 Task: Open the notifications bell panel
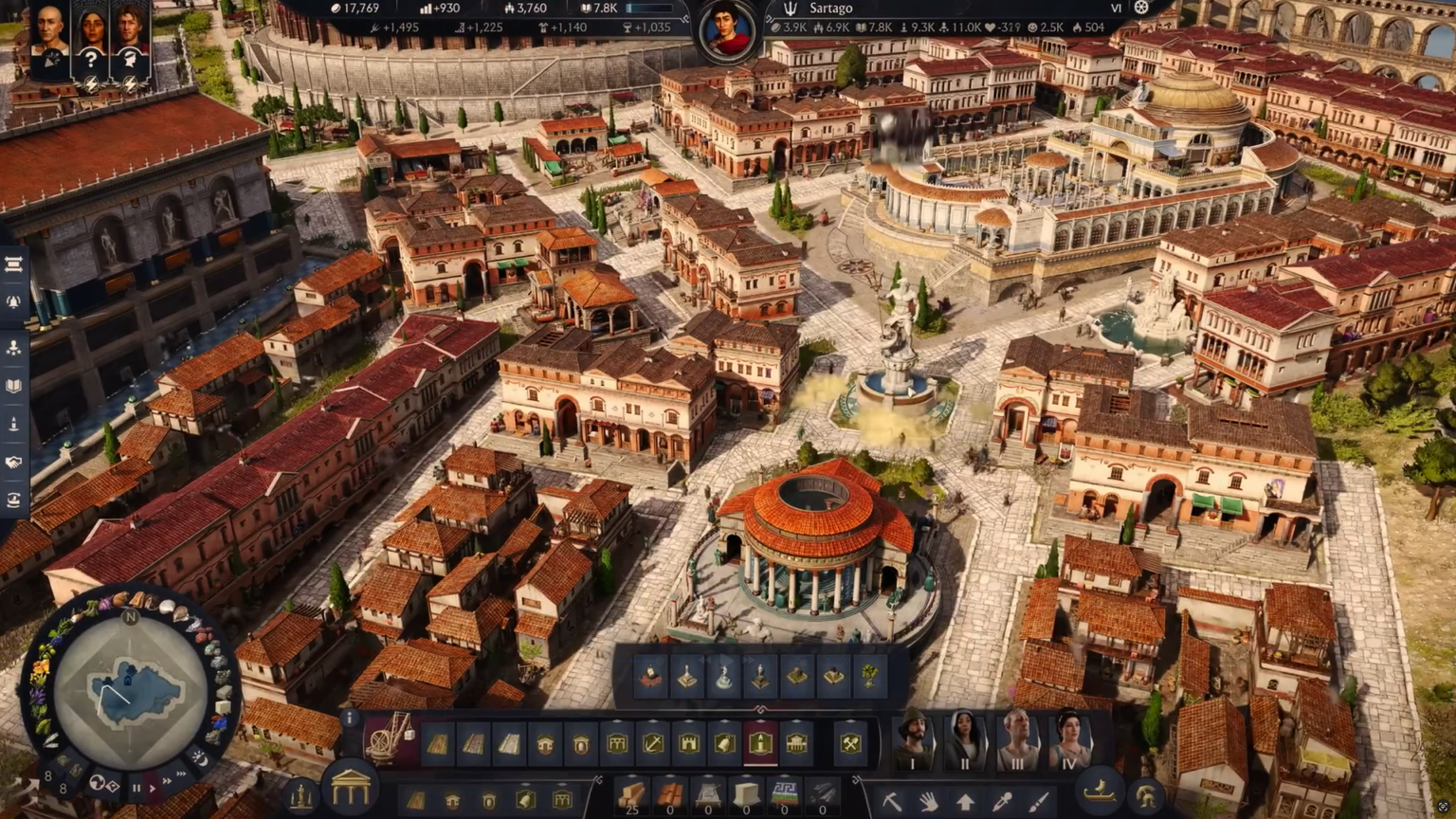[x=13, y=301]
